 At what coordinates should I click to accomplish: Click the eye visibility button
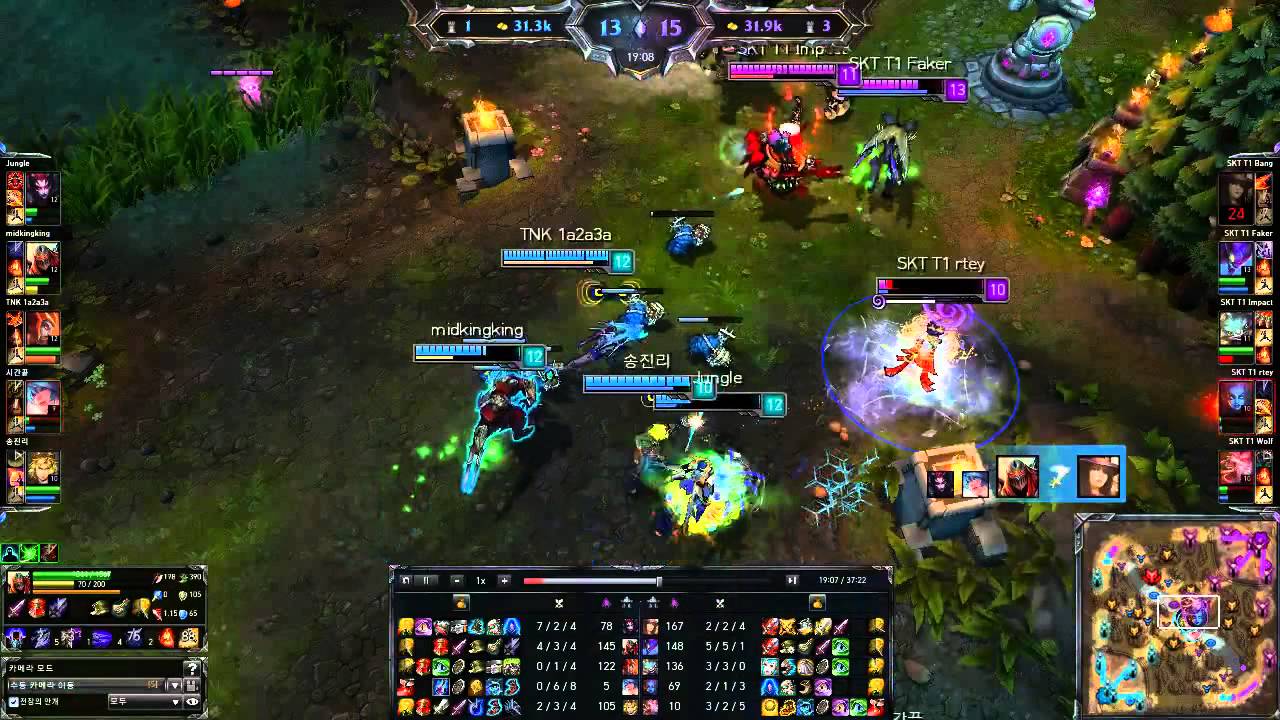point(192,702)
